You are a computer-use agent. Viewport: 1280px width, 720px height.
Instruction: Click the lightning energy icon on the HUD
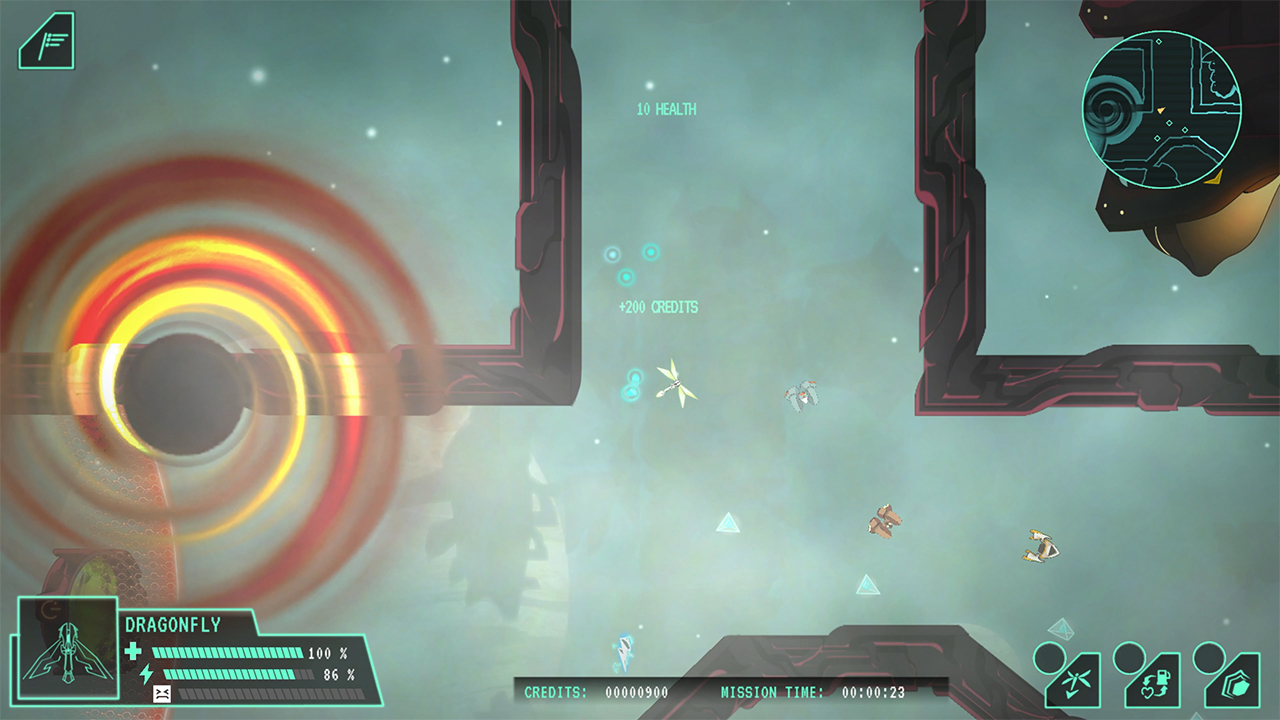click(x=147, y=674)
